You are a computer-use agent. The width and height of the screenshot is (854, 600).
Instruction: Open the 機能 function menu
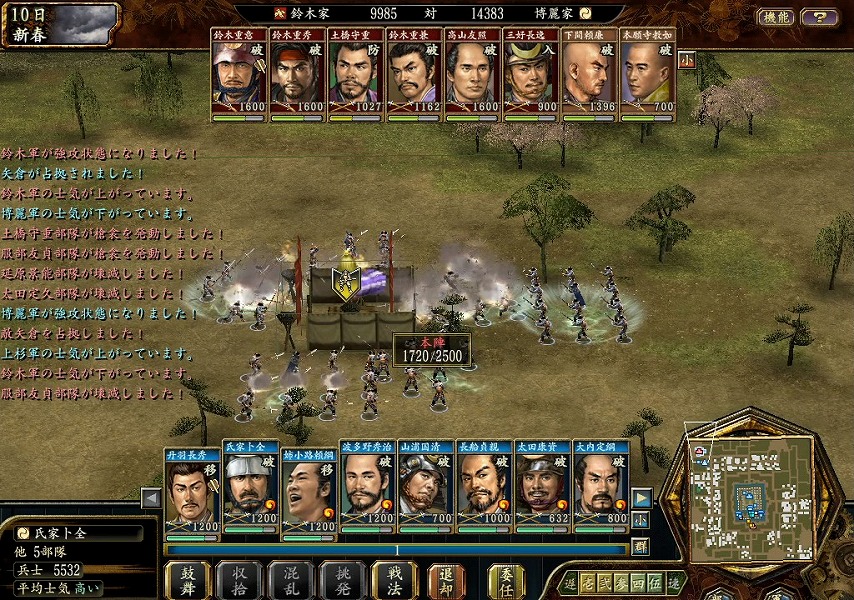[x=775, y=17]
